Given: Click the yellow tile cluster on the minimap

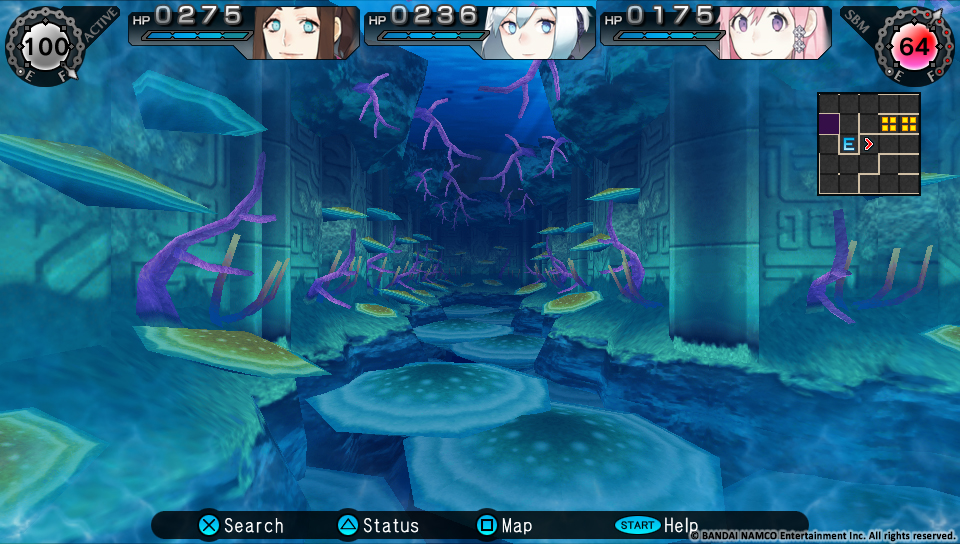Looking at the screenshot, I should click(x=898, y=124).
